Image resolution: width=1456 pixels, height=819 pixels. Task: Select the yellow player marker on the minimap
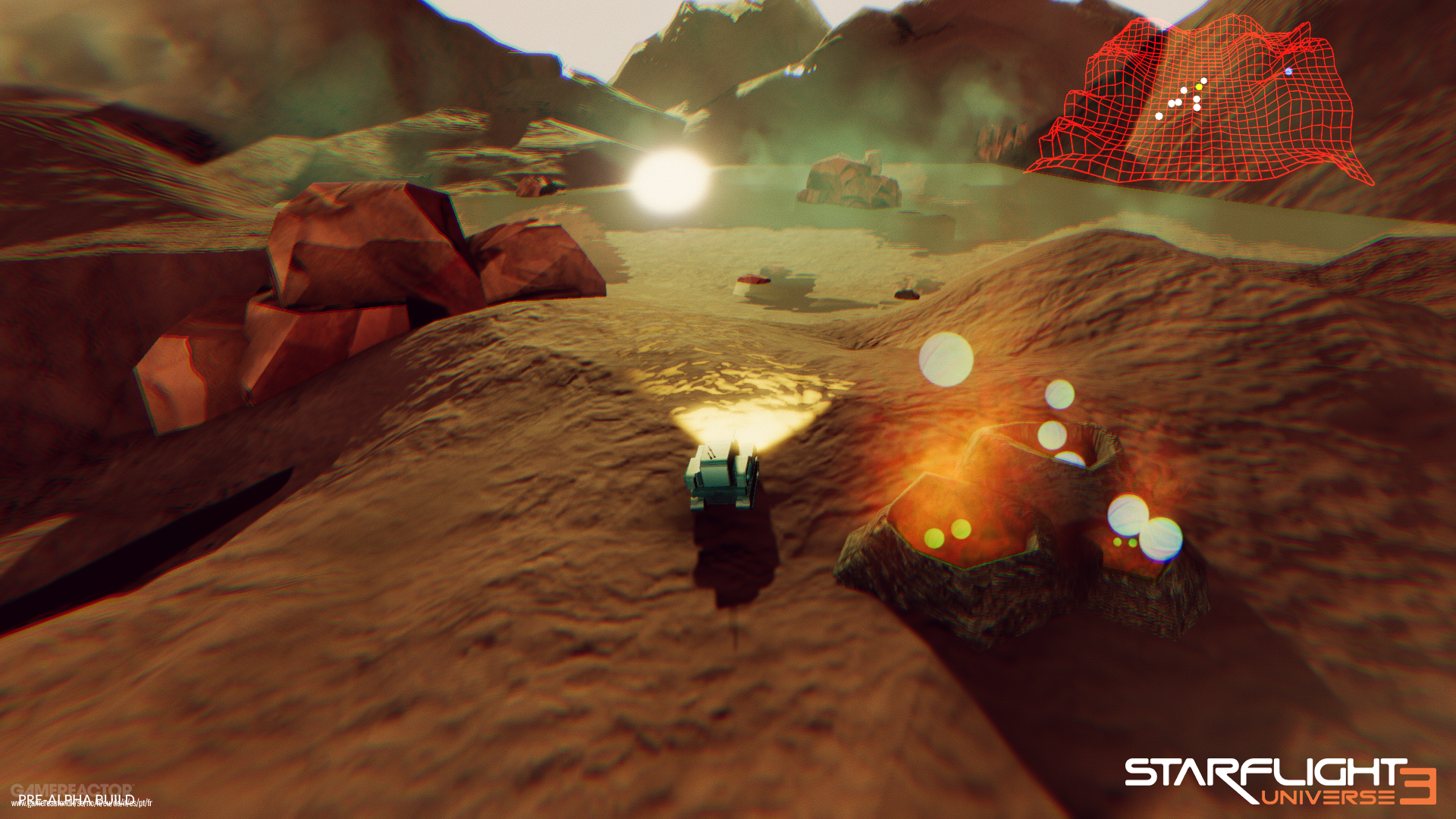1199,87
